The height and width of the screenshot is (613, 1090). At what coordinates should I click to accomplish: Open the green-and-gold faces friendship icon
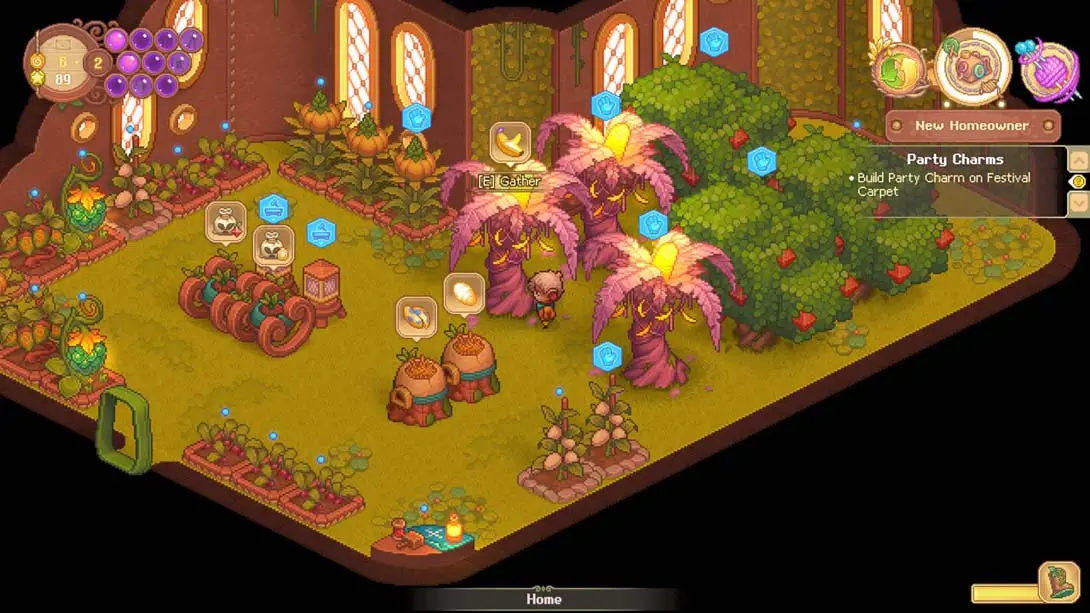[897, 70]
